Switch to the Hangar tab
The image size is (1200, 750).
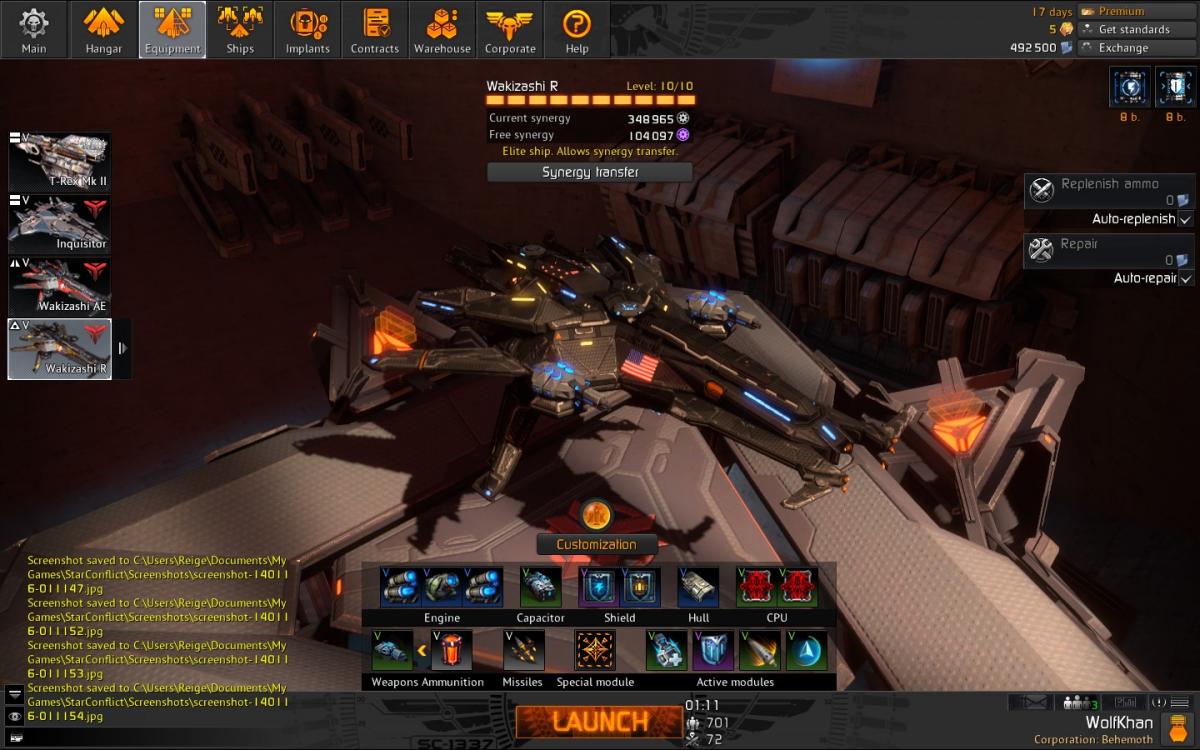(103, 30)
